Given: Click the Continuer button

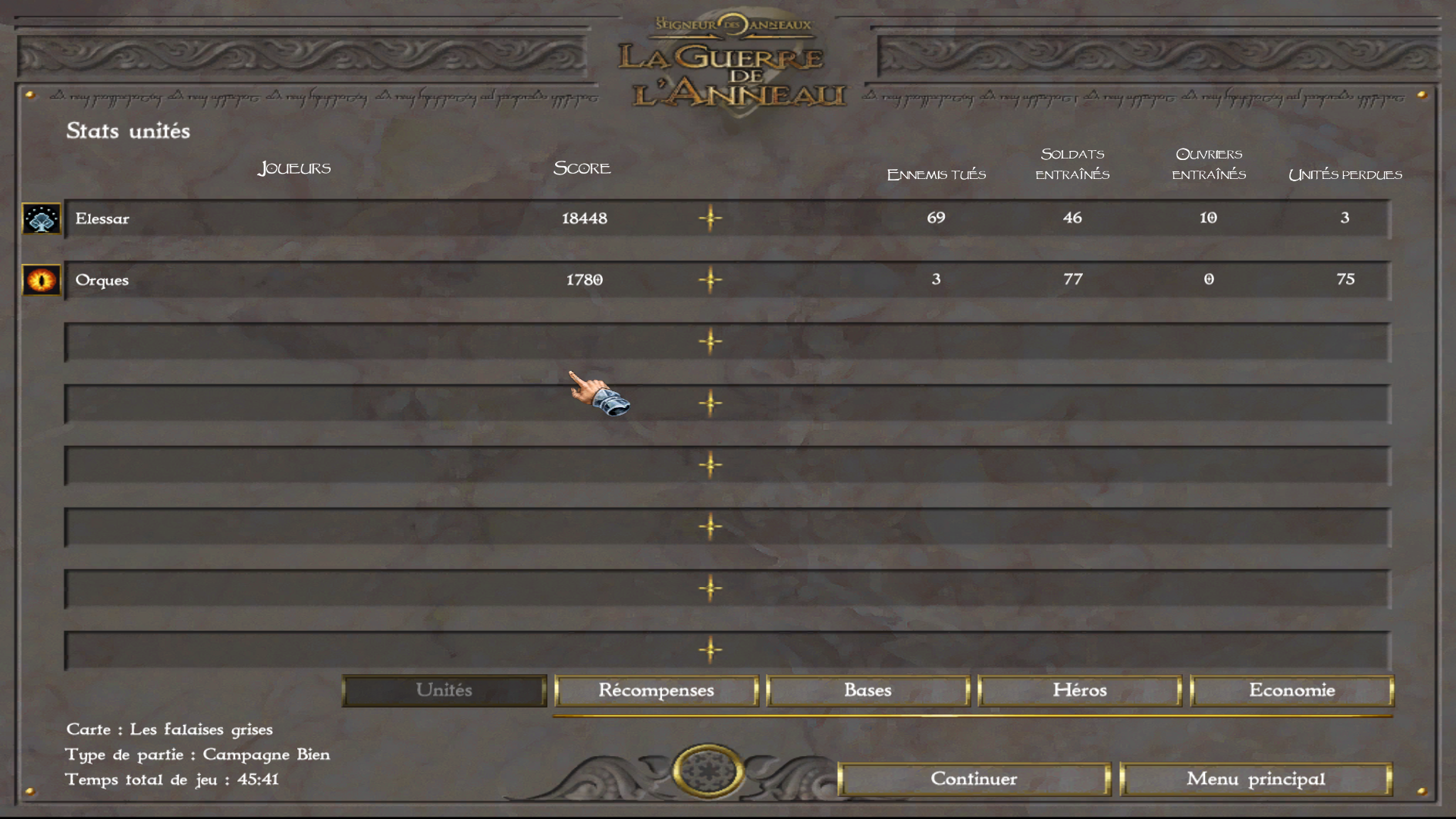Looking at the screenshot, I should coord(974,779).
